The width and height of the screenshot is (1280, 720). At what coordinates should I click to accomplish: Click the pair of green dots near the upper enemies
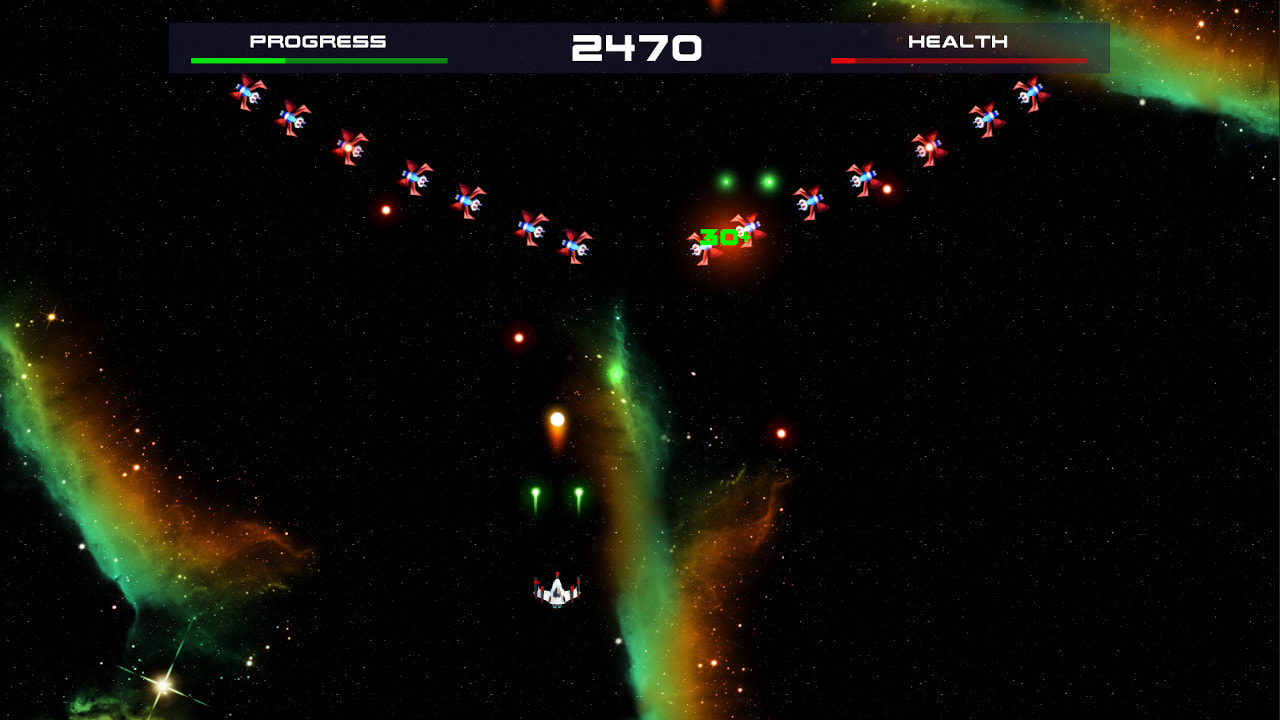click(x=745, y=183)
